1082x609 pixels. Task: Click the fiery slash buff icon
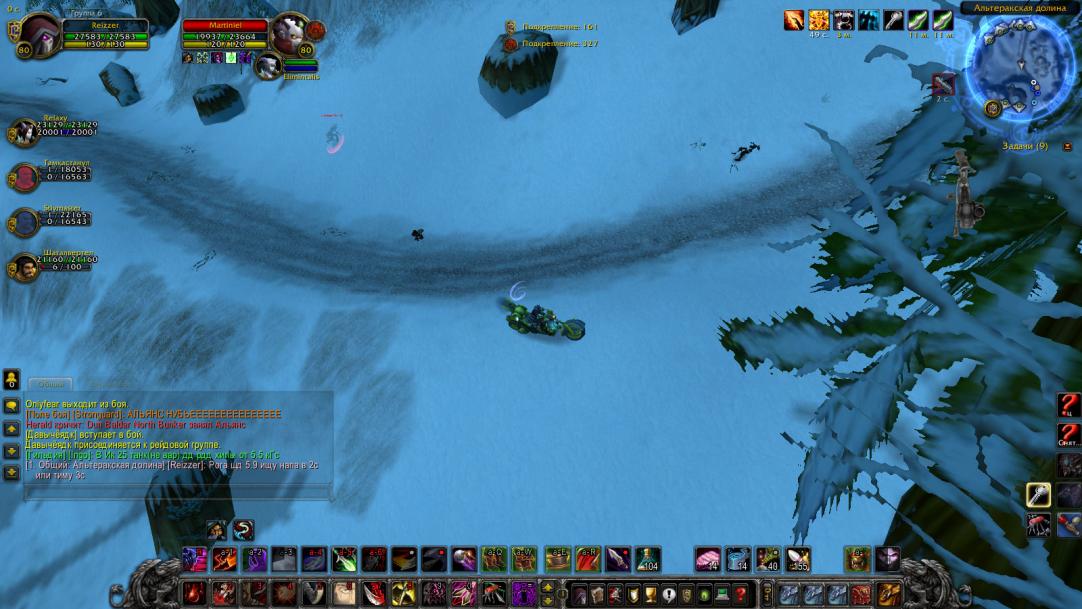point(794,19)
